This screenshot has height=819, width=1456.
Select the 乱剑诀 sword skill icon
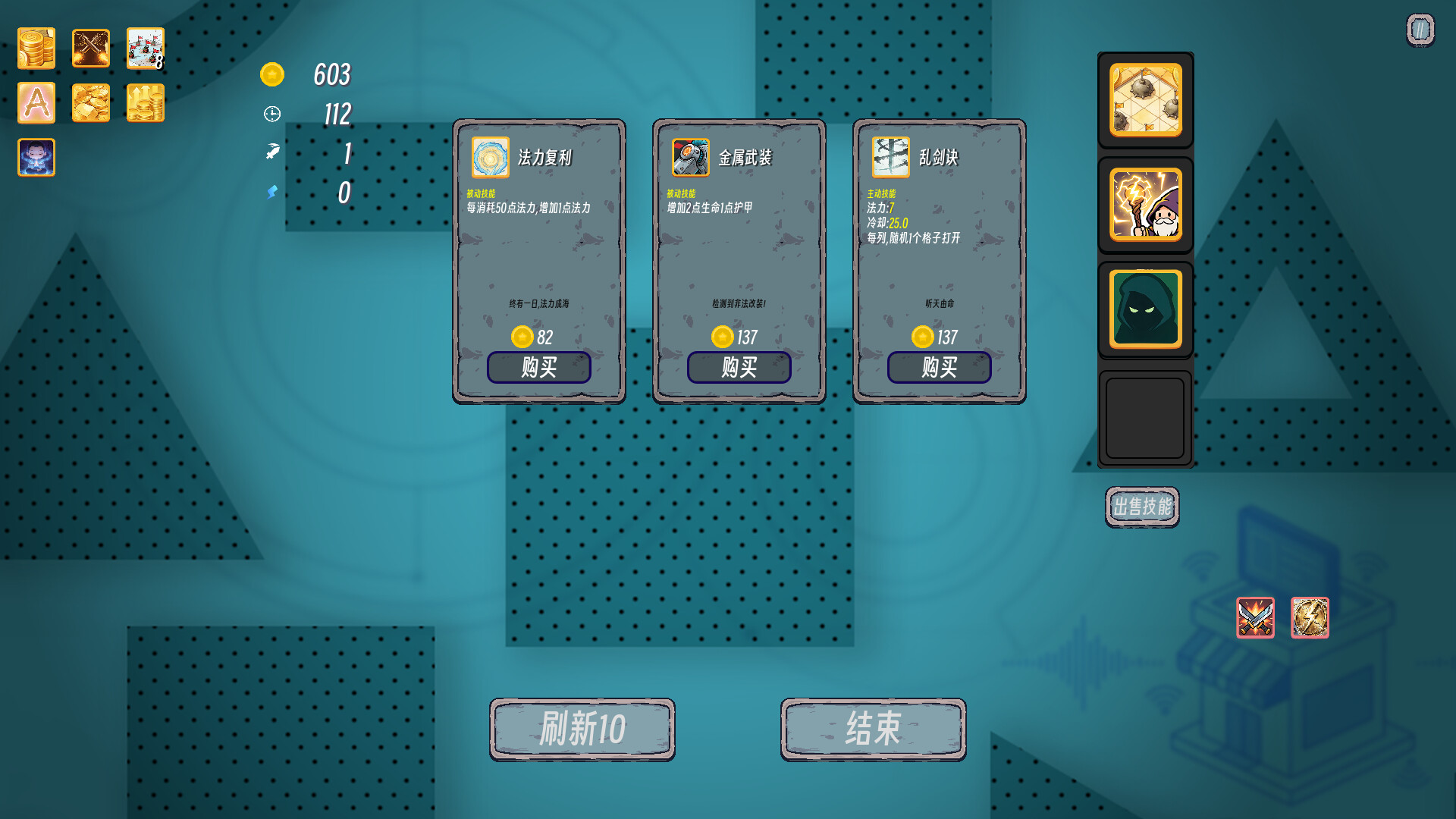pyautogui.click(x=888, y=157)
